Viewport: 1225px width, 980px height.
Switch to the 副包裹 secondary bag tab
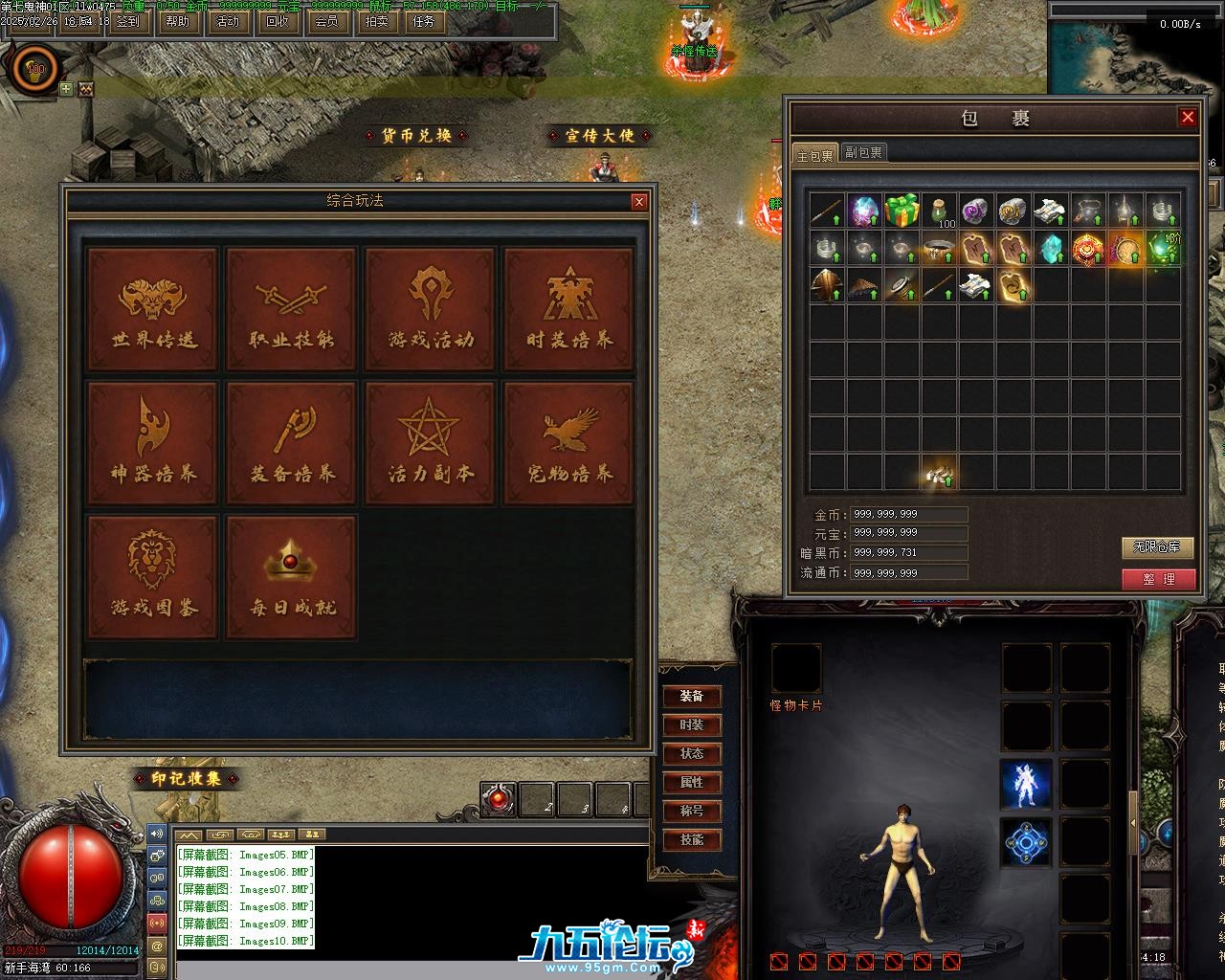coord(863,153)
